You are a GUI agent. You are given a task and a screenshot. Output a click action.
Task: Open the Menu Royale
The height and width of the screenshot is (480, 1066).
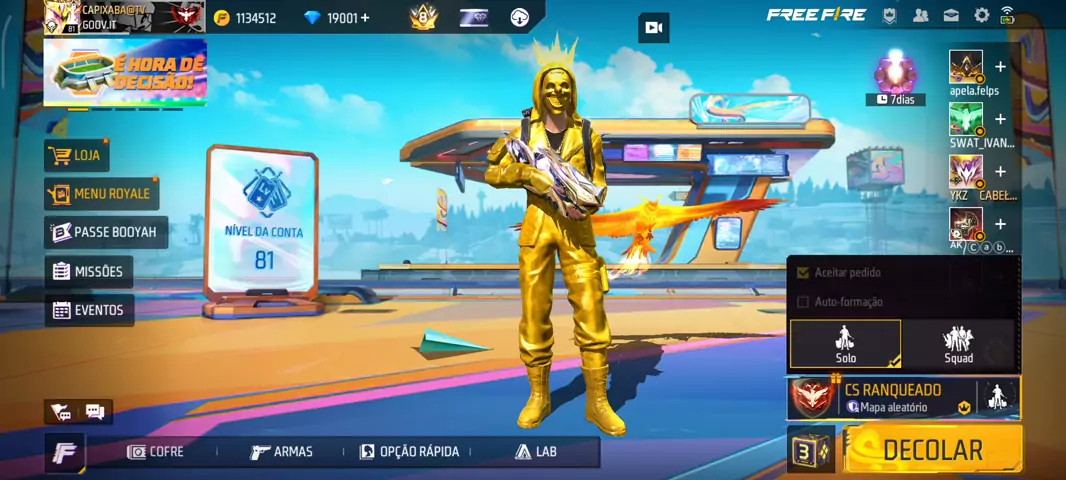pos(101,194)
